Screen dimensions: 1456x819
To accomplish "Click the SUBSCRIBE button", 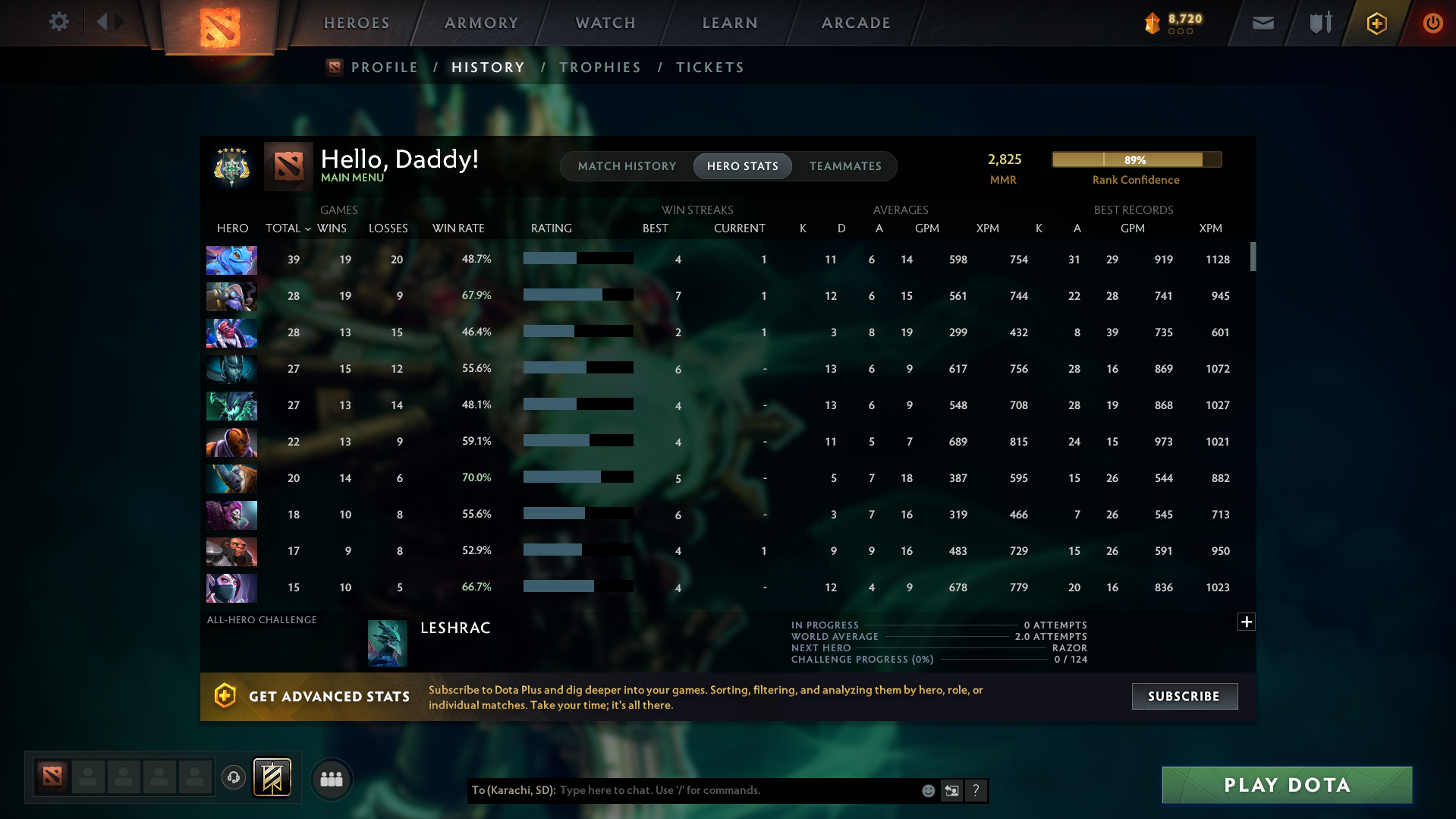I will pyautogui.click(x=1184, y=696).
